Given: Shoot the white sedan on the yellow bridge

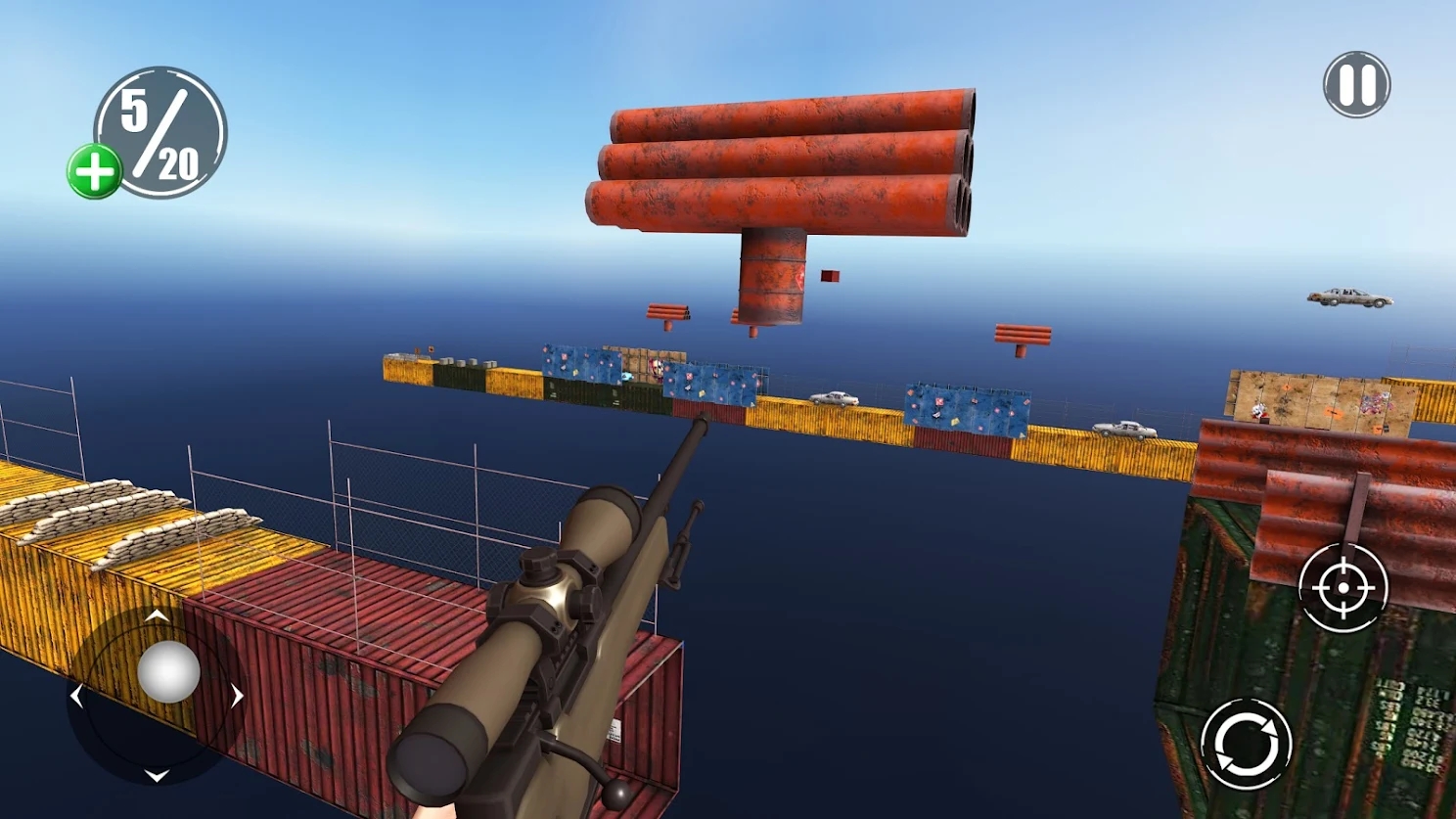Looking at the screenshot, I should tap(833, 400).
